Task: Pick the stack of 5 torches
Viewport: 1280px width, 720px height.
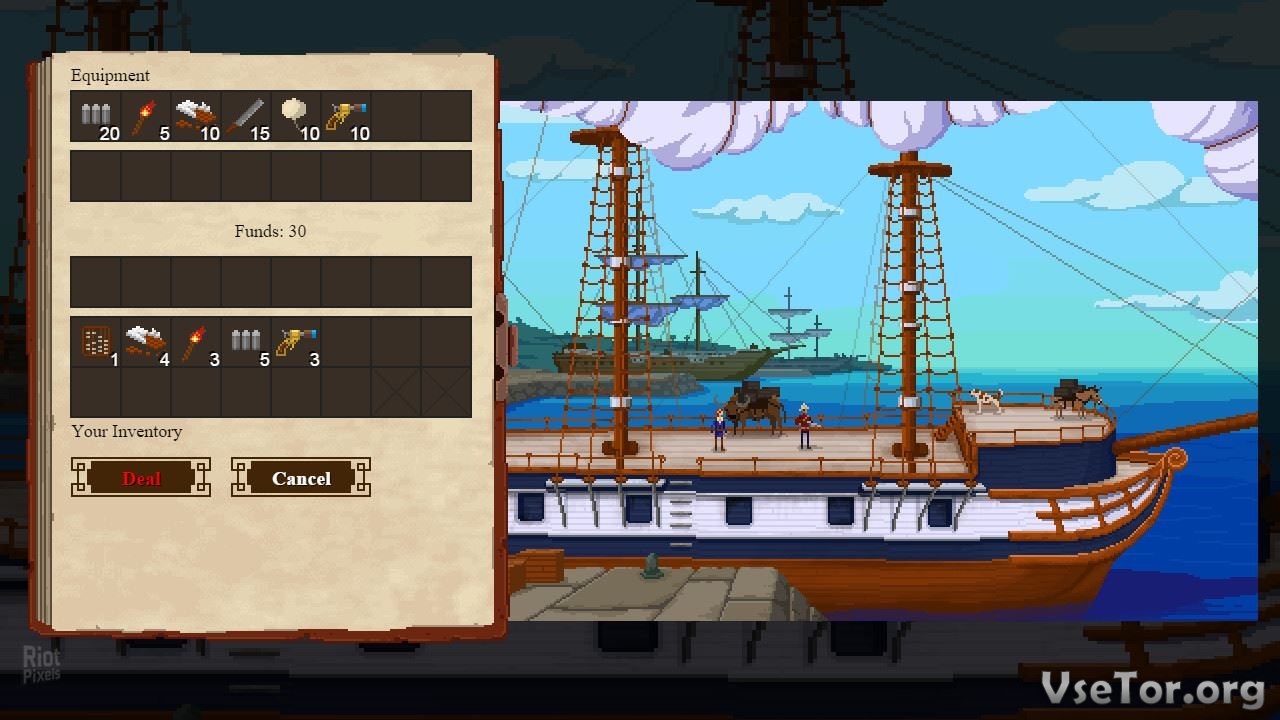Action: (146, 116)
